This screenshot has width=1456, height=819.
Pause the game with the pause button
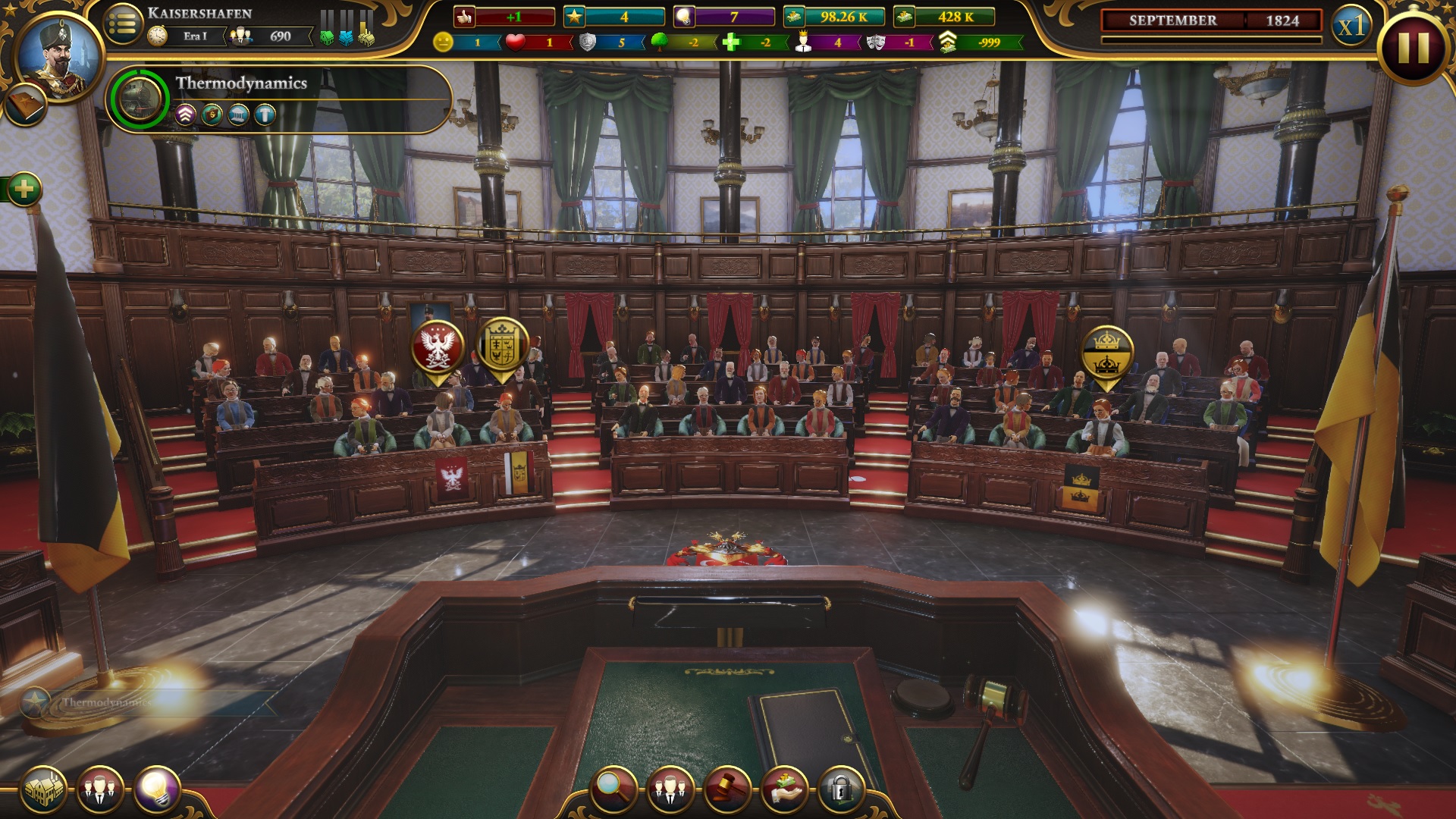click(1414, 47)
